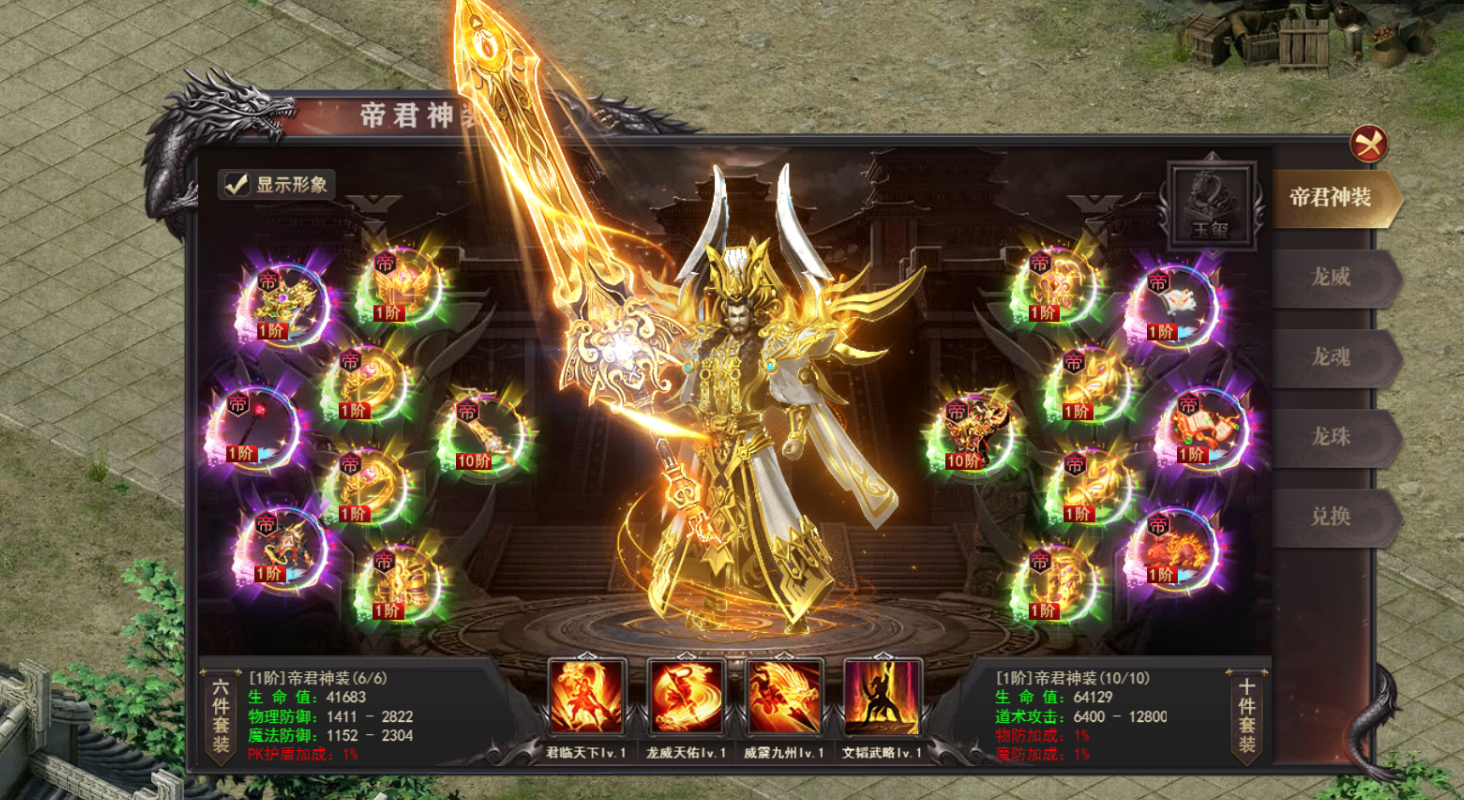Select the 君临天下 skill icon
The height and width of the screenshot is (800, 1464).
coord(586,696)
